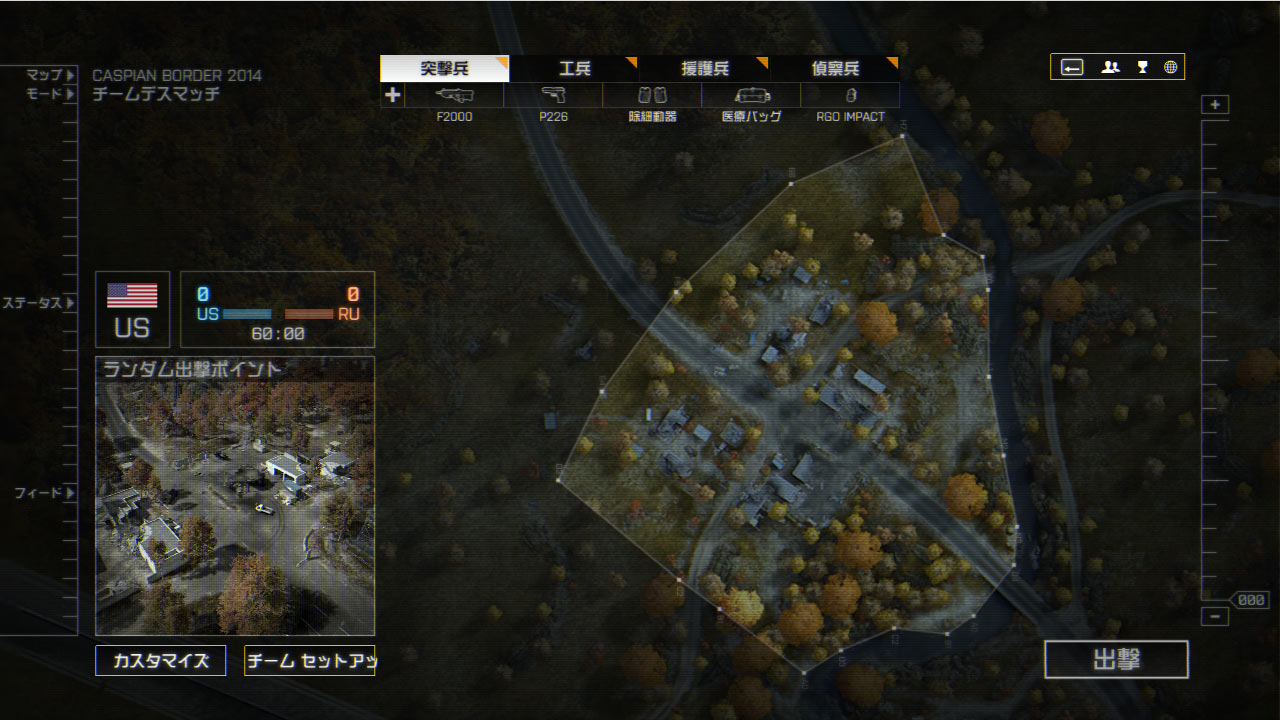Image resolution: width=1280 pixels, height=720 pixels.
Task: Click the plus icon beside the loadout
Action: click(393, 95)
